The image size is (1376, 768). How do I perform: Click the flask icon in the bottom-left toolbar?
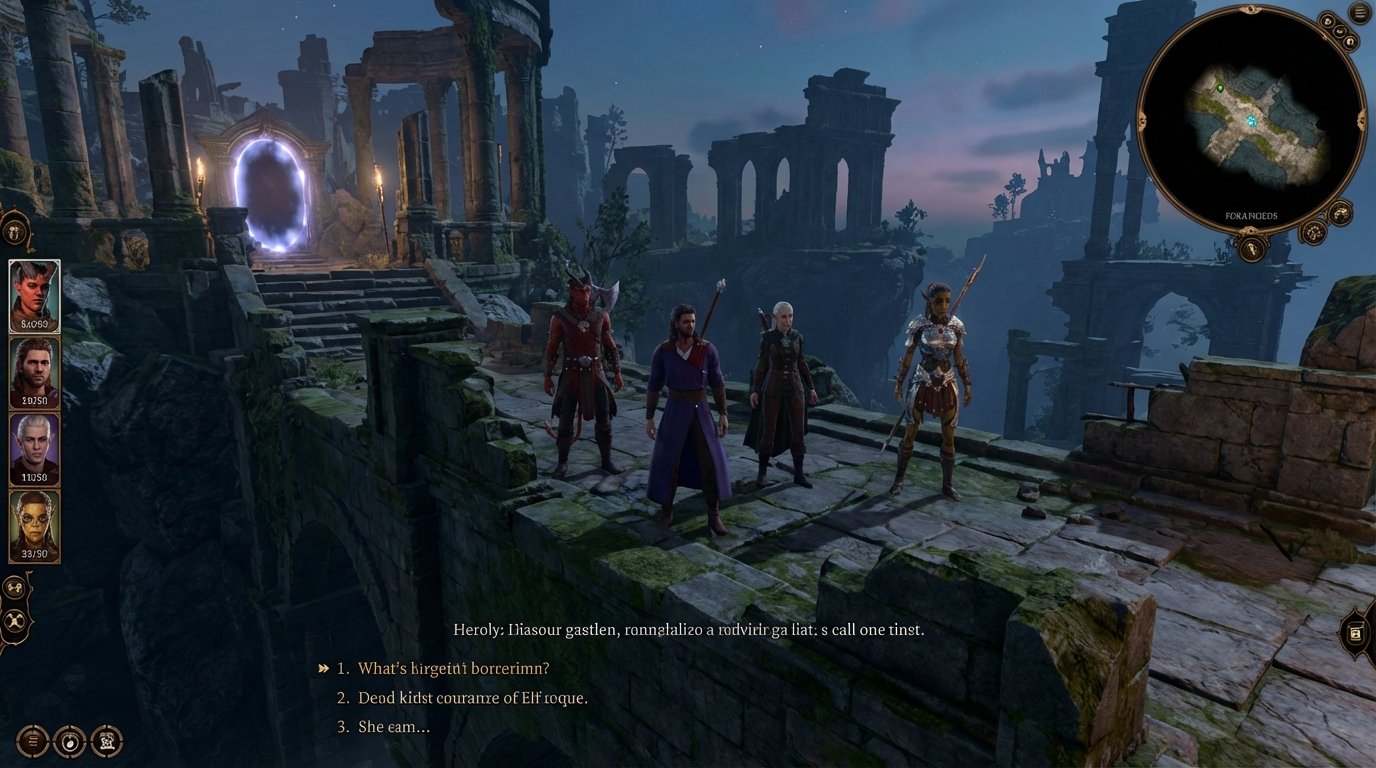(70, 741)
